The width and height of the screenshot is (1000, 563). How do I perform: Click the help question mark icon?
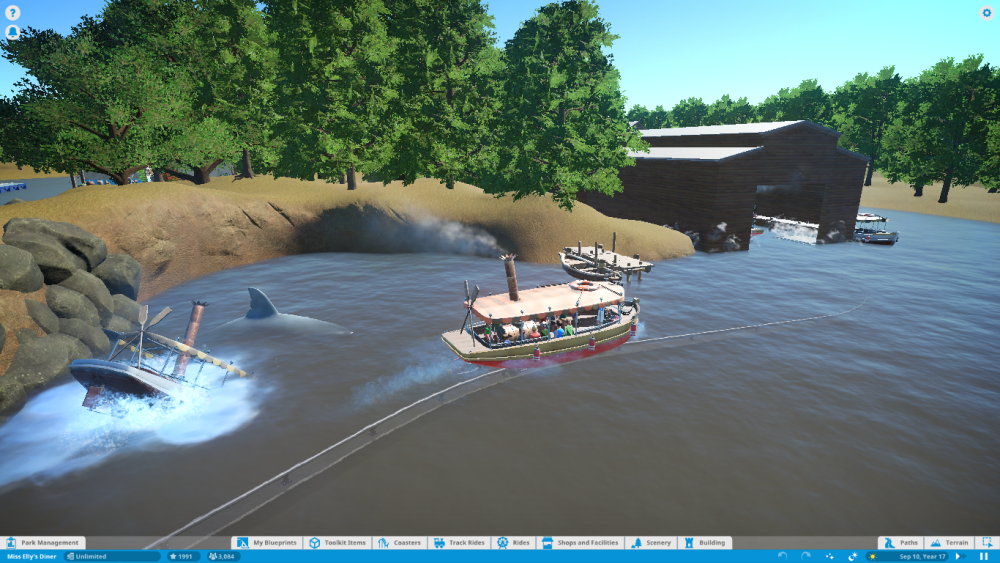pyautogui.click(x=12, y=13)
